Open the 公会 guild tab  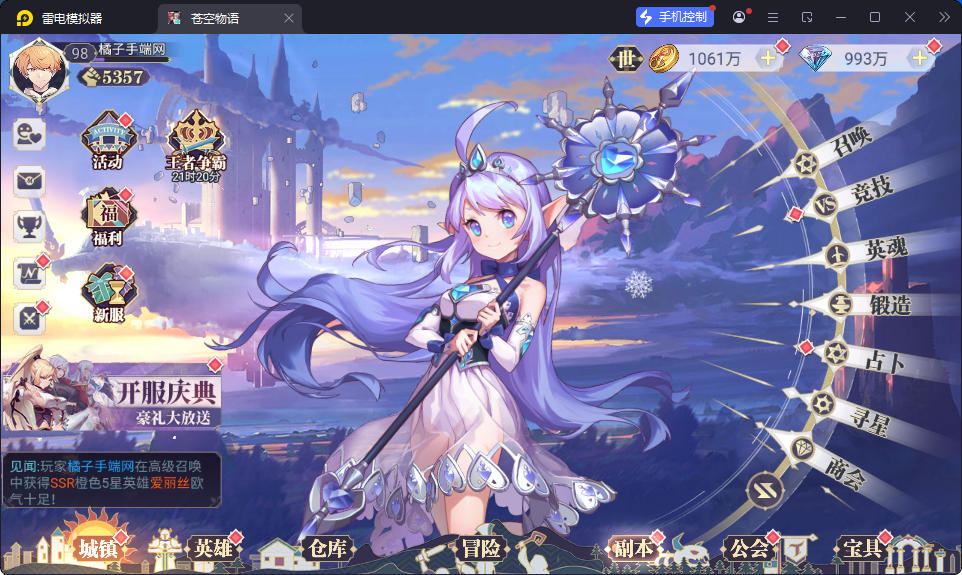(x=749, y=548)
